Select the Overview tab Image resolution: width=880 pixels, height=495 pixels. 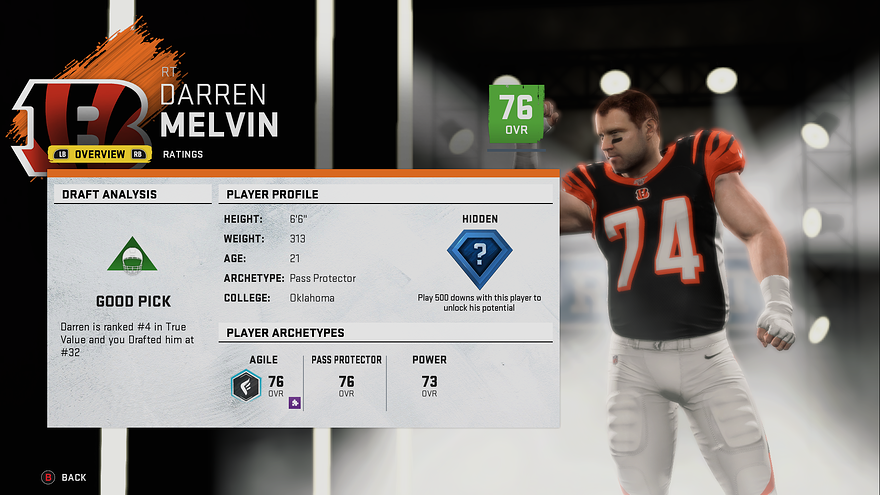click(100, 154)
